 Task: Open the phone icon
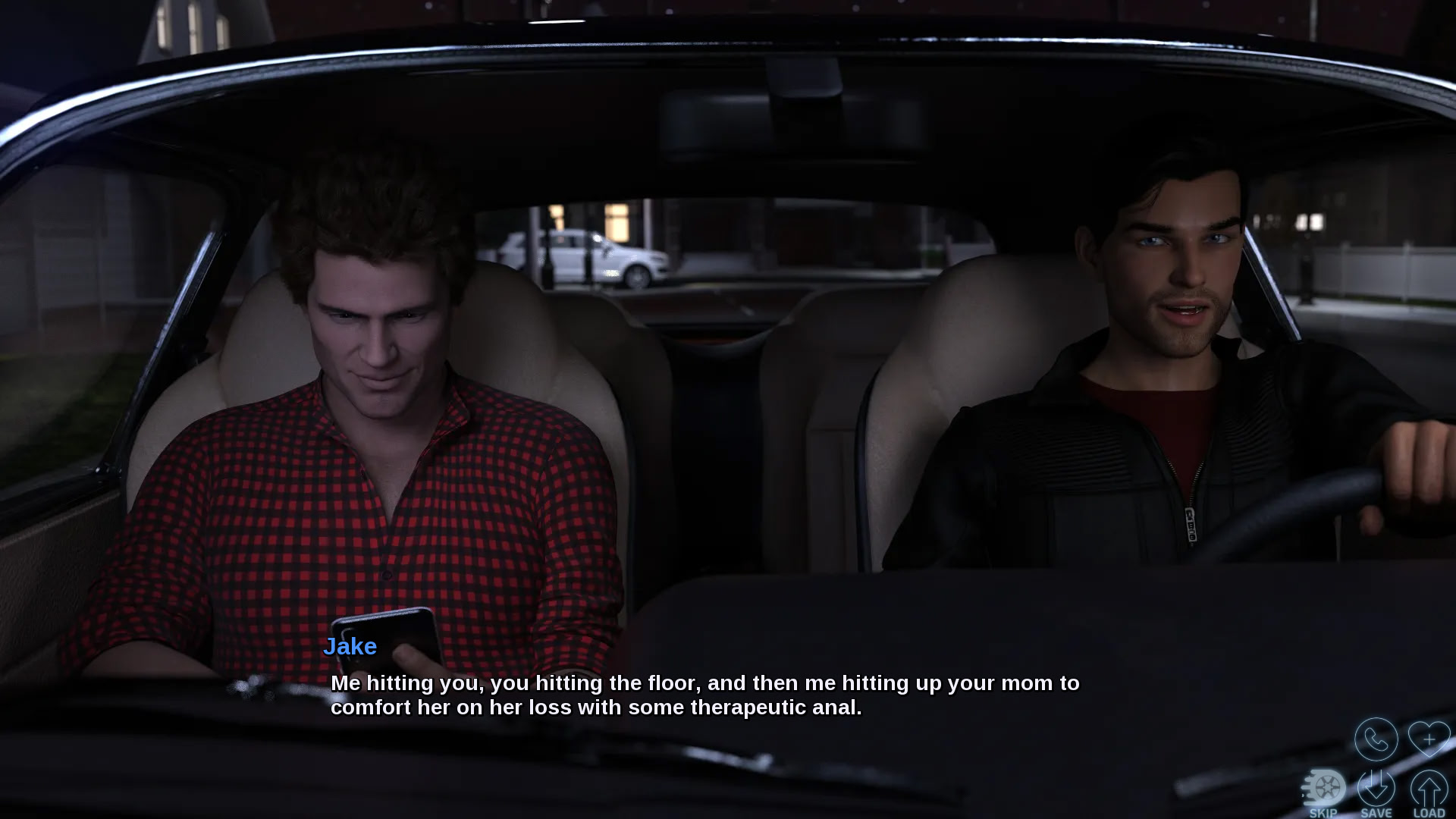pos(1376,739)
